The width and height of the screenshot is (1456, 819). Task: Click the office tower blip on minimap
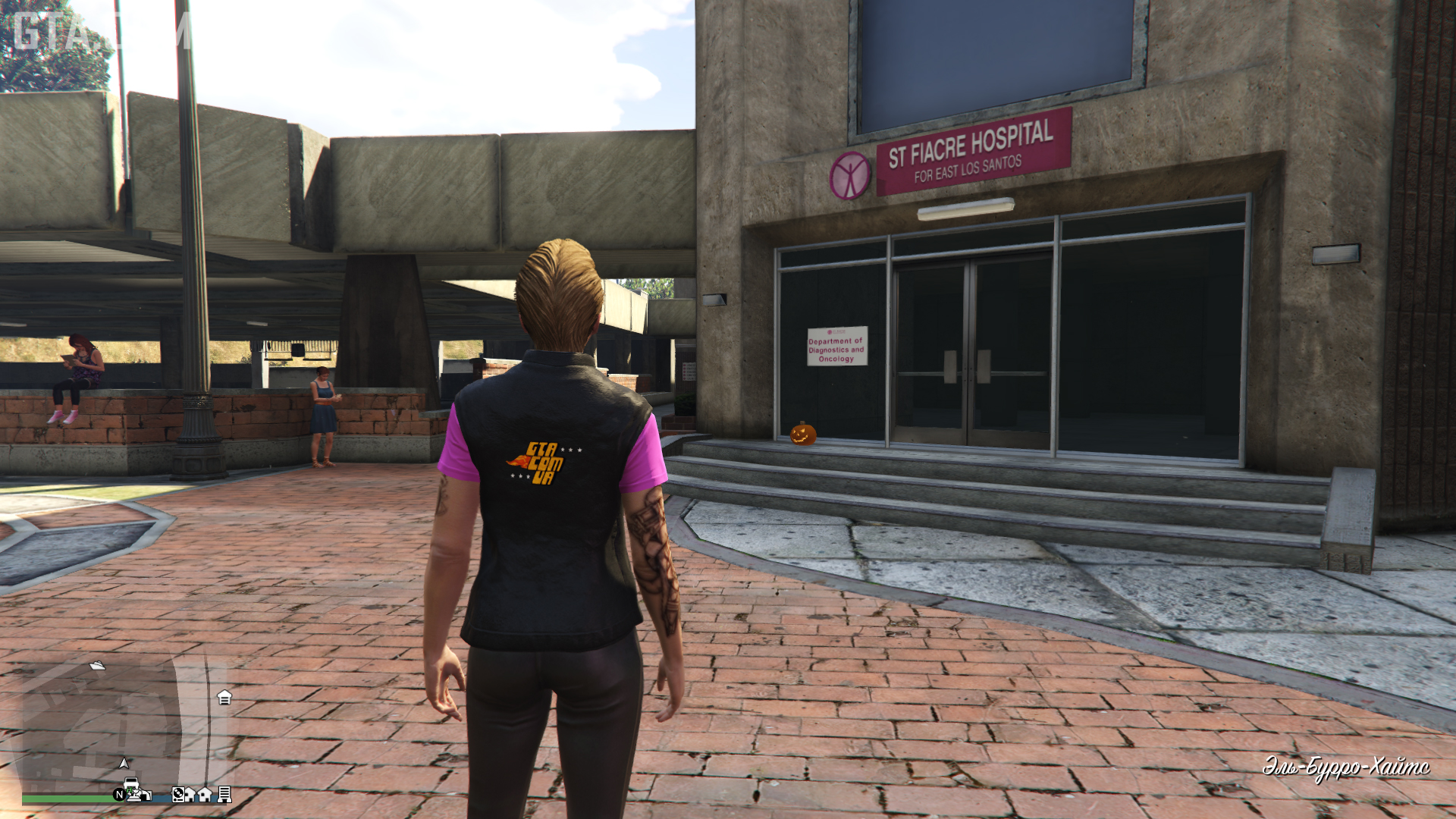(x=224, y=794)
